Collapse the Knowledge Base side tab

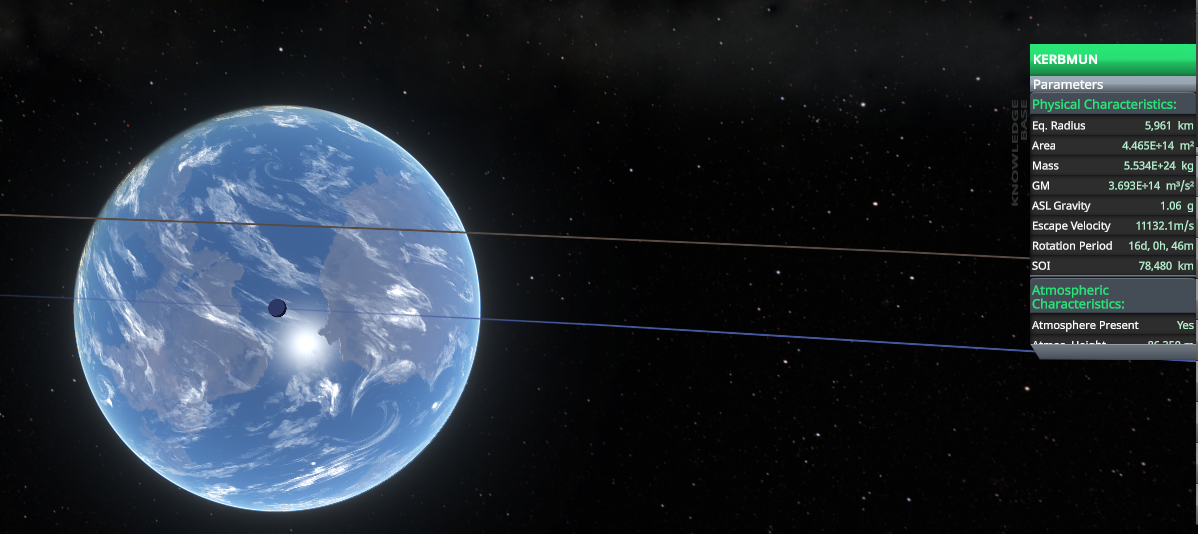1019,152
